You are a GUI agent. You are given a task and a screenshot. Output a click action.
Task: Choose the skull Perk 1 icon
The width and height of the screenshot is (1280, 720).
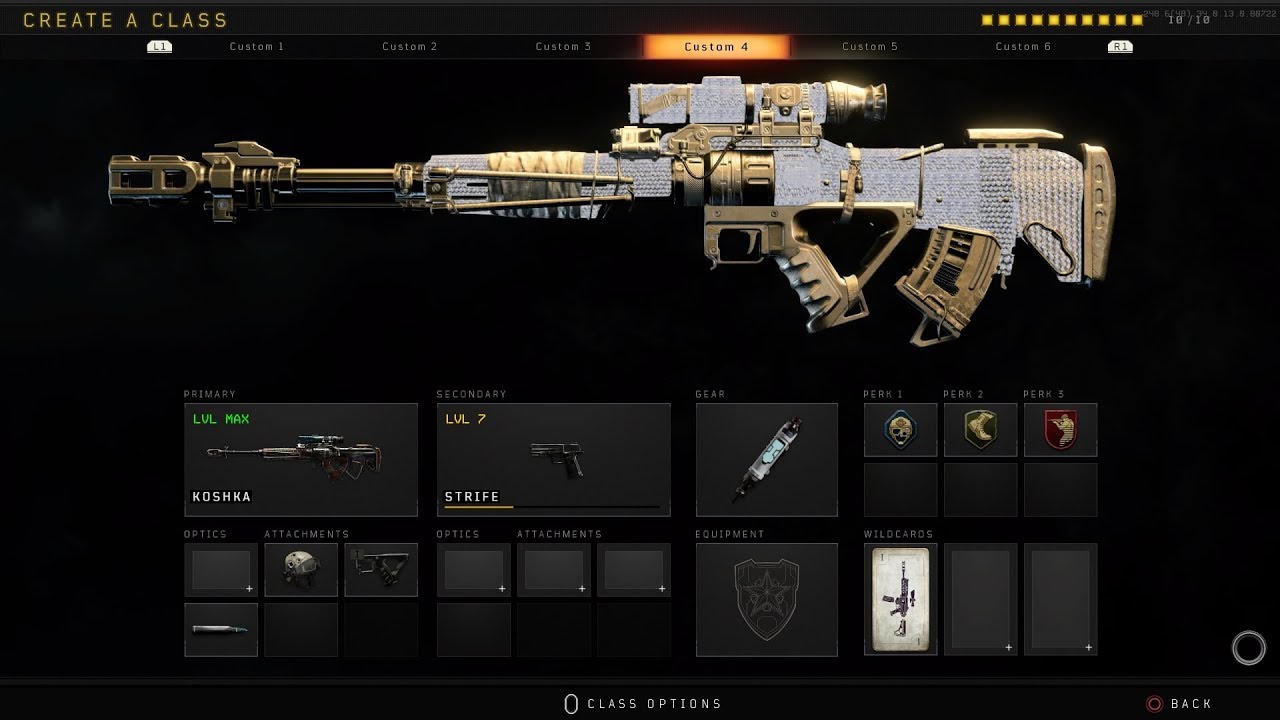(x=900, y=430)
